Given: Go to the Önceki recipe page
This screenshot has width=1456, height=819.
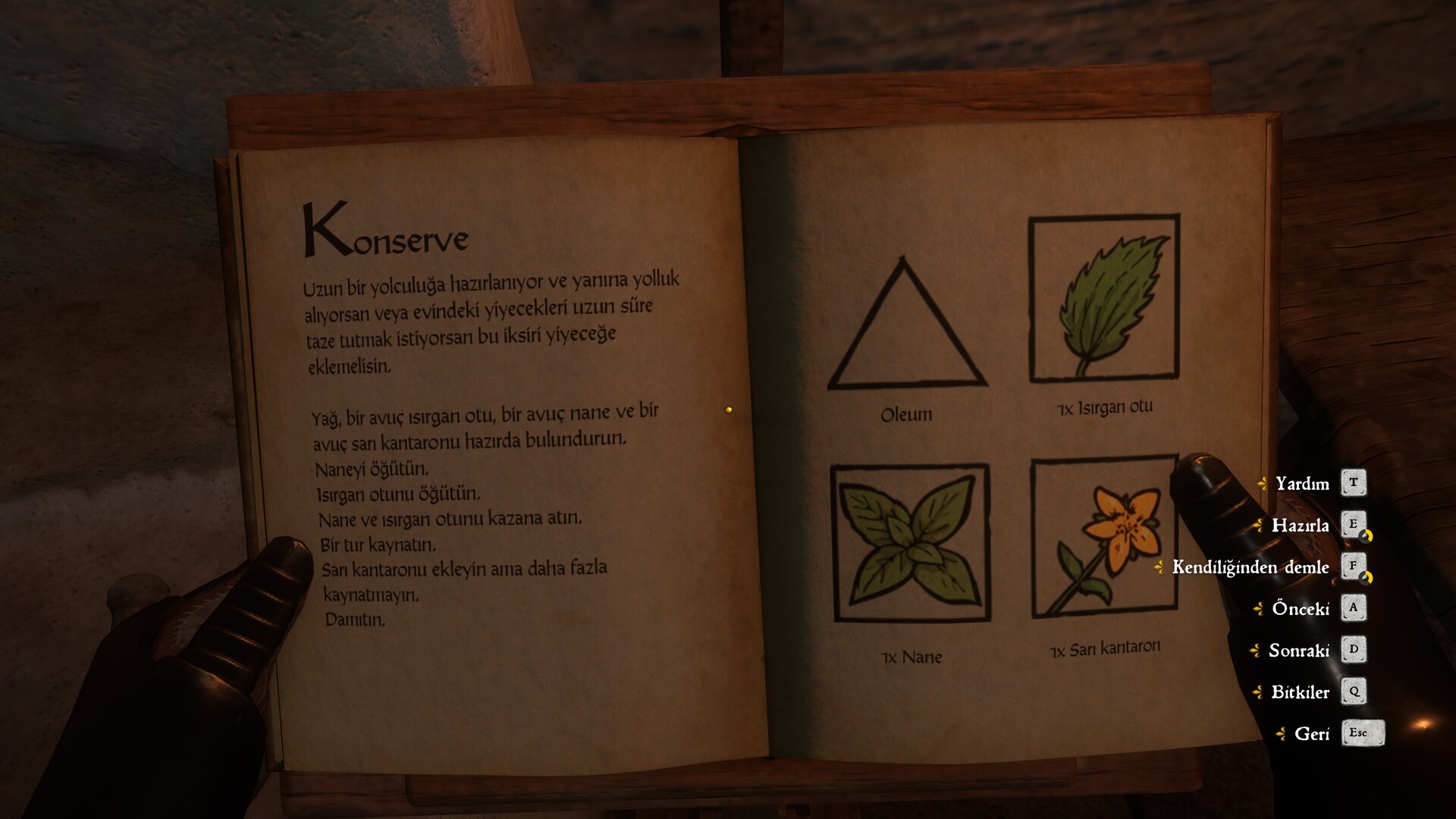Looking at the screenshot, I should coord(1301,609).
